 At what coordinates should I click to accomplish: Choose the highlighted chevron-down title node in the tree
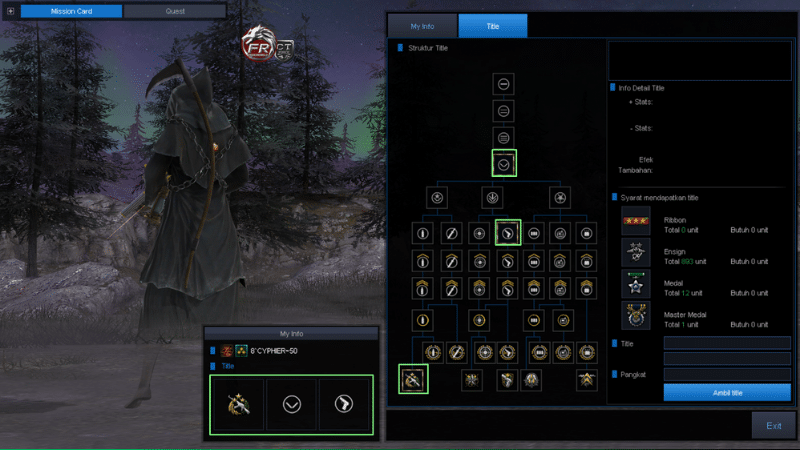[505, 163]
